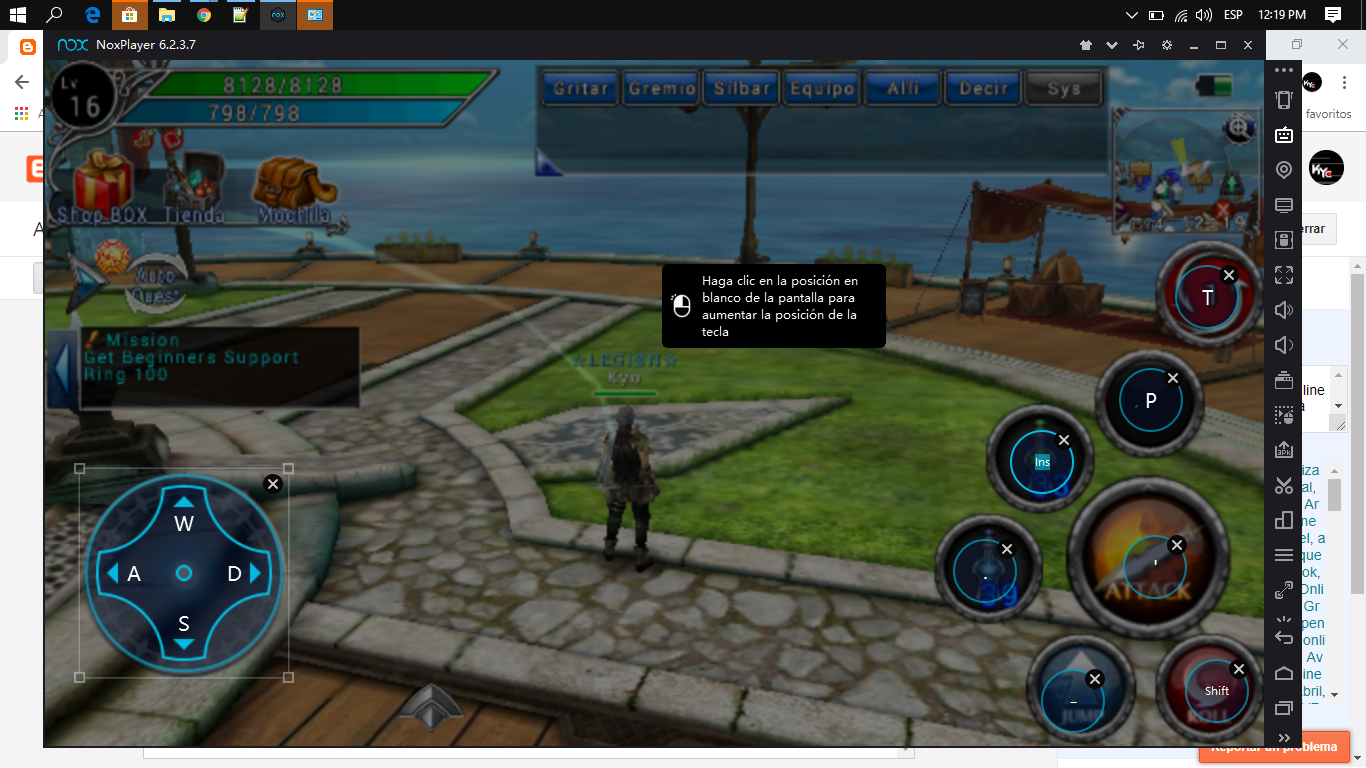Screen dimensions: 1366x768
Task: Open keyboard mapping panel in Nox sidebar
Action: click(x=1284, y=135)
